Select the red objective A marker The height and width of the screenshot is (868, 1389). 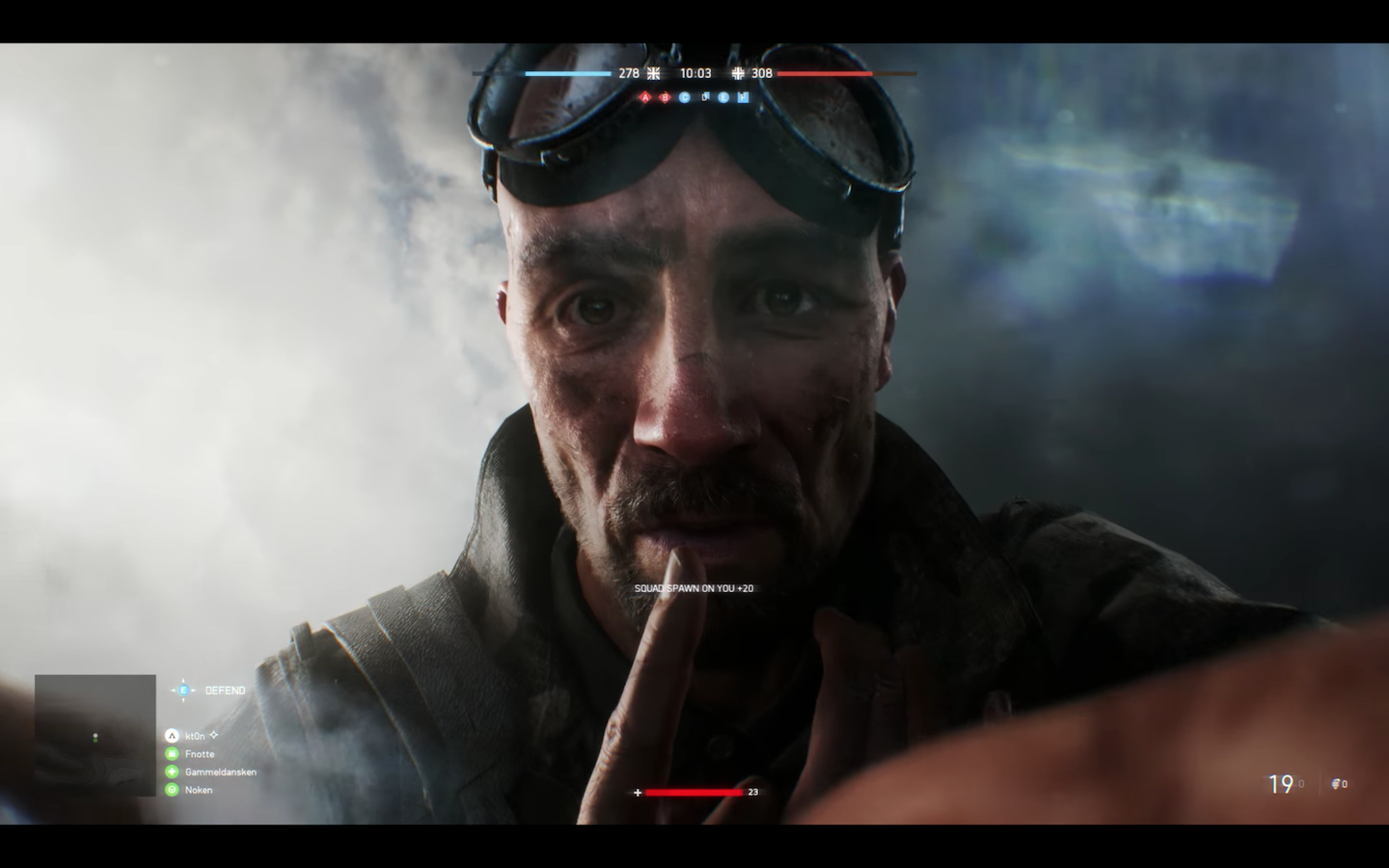click(646, 97)
